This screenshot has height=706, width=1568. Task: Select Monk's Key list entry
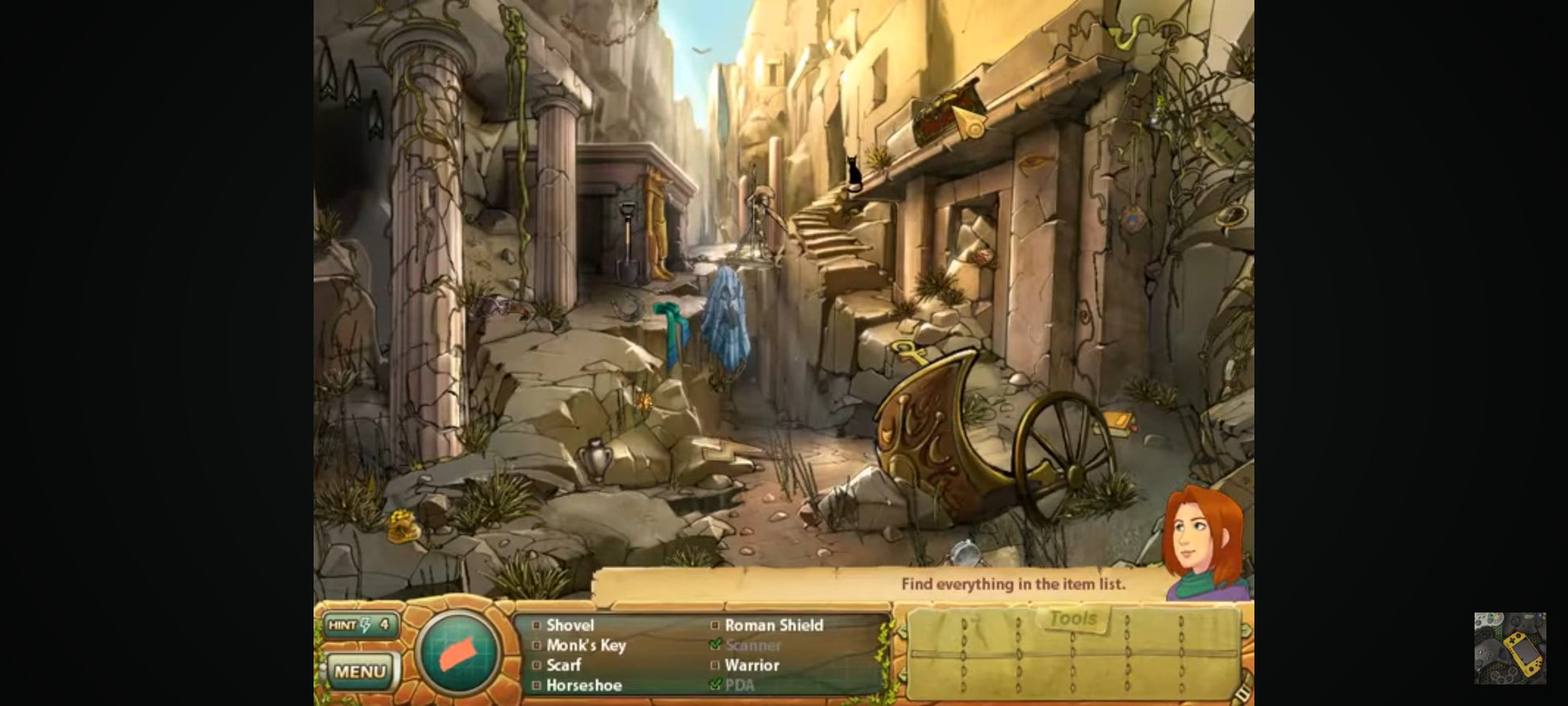(586, 645)
